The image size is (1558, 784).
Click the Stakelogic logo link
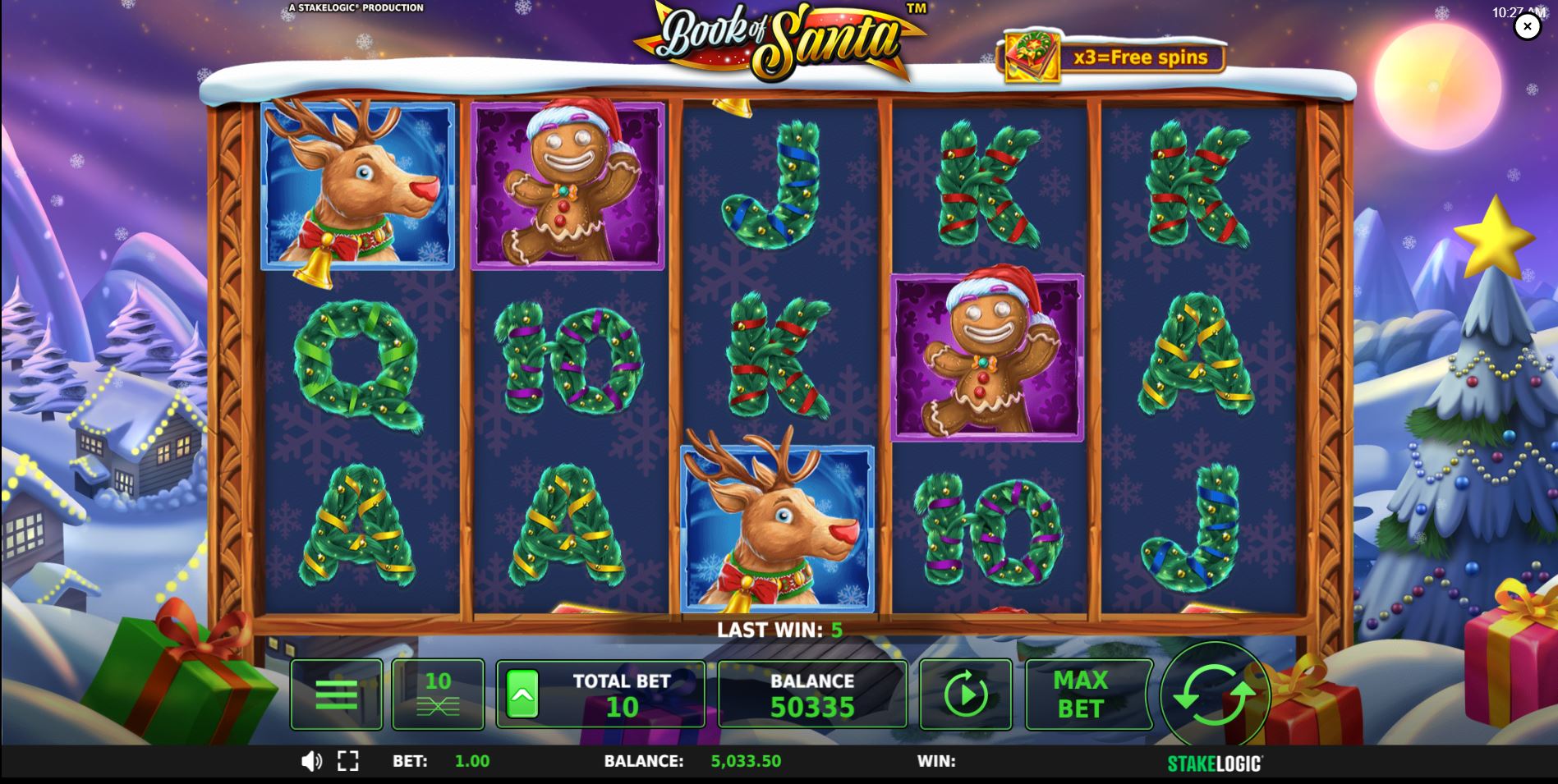pos(1213,761)
